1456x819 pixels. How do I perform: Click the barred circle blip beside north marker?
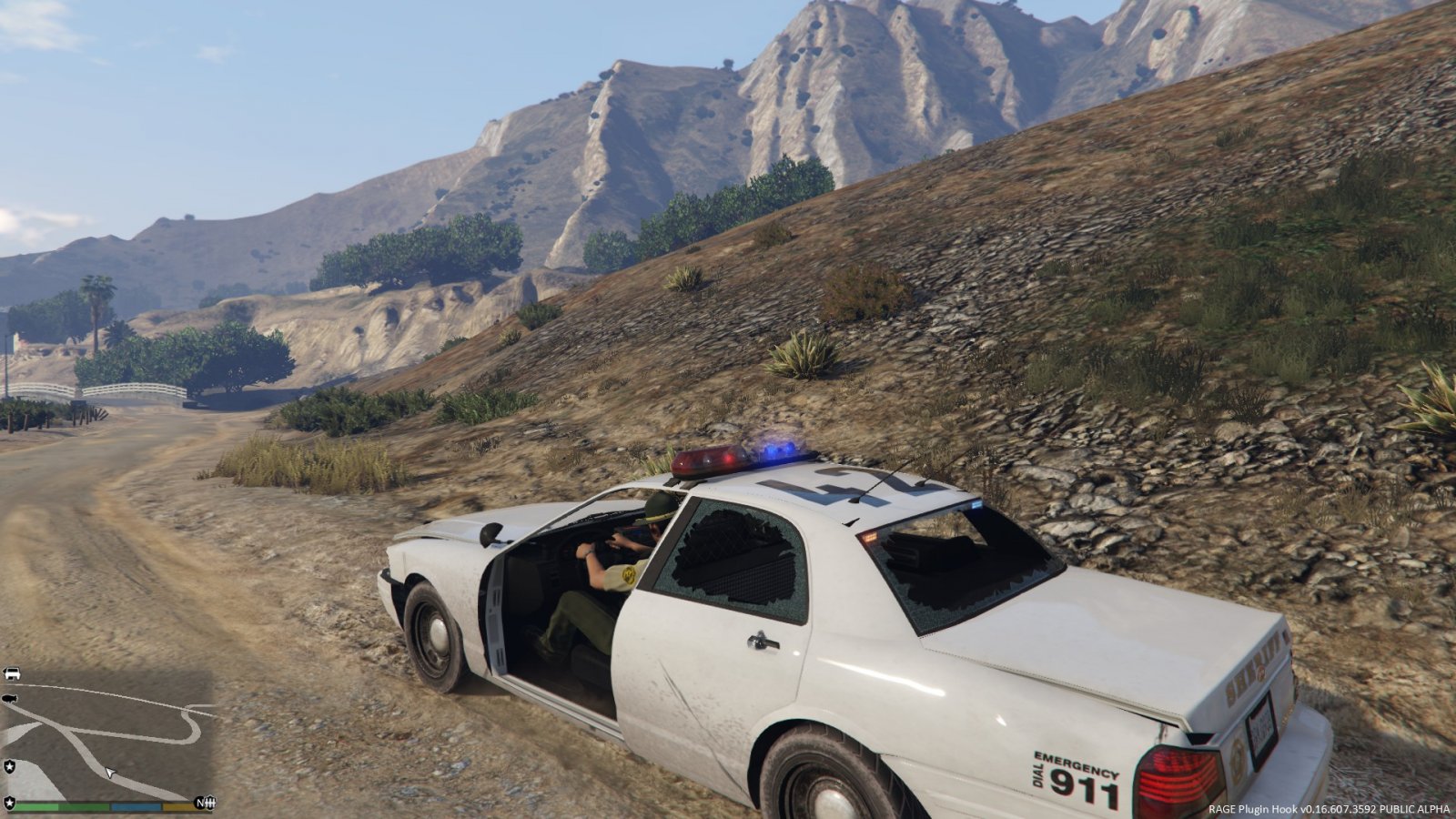210,803
